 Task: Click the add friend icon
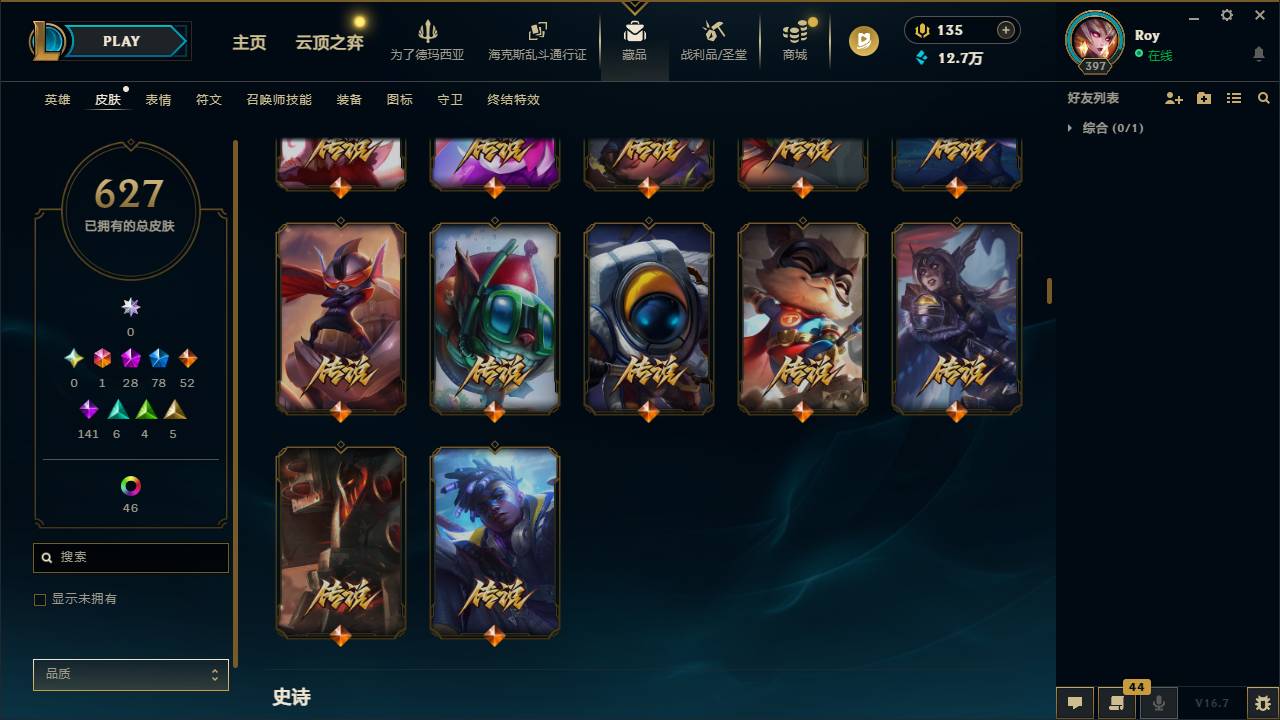tap(1170, 97)
